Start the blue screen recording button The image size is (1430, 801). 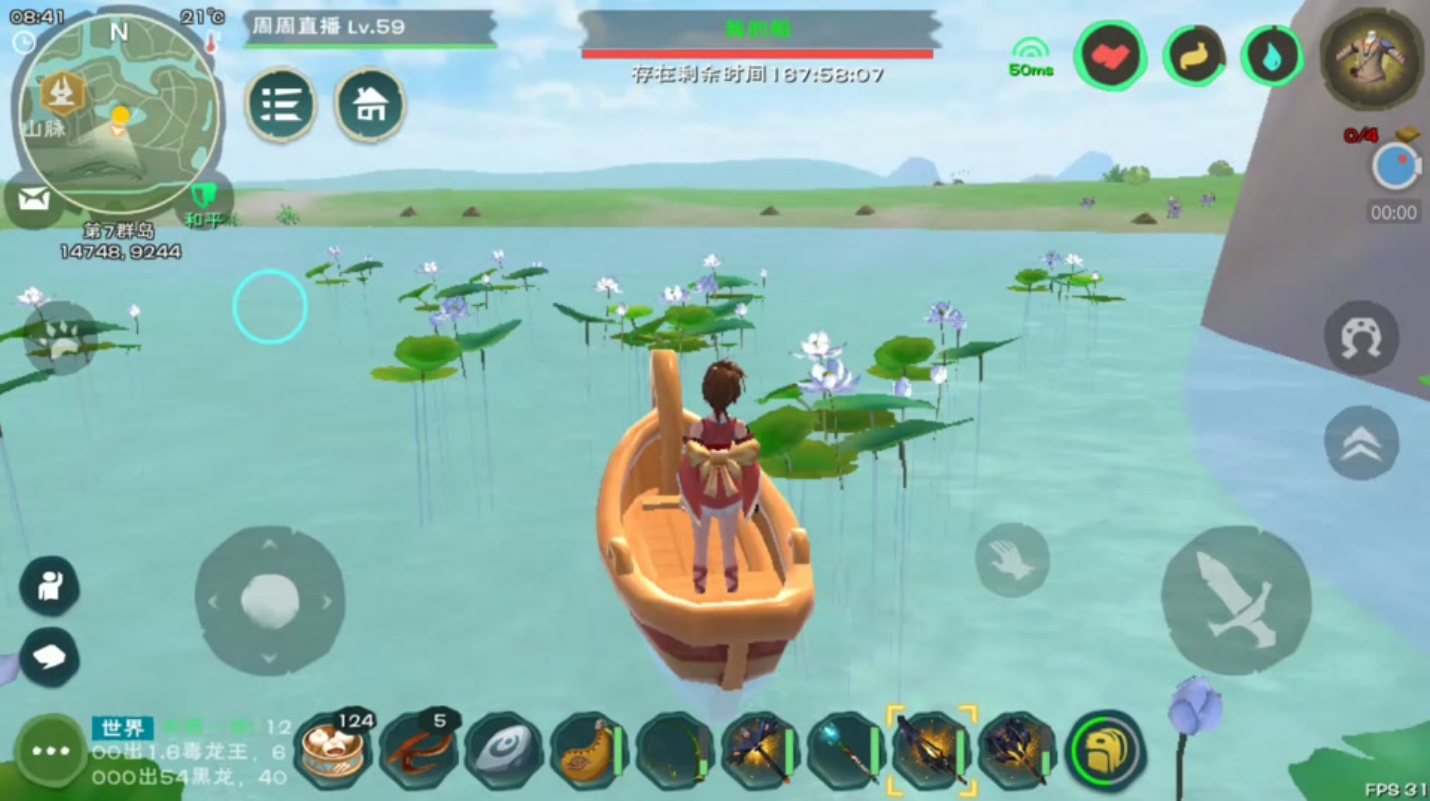pos(1395,167)
